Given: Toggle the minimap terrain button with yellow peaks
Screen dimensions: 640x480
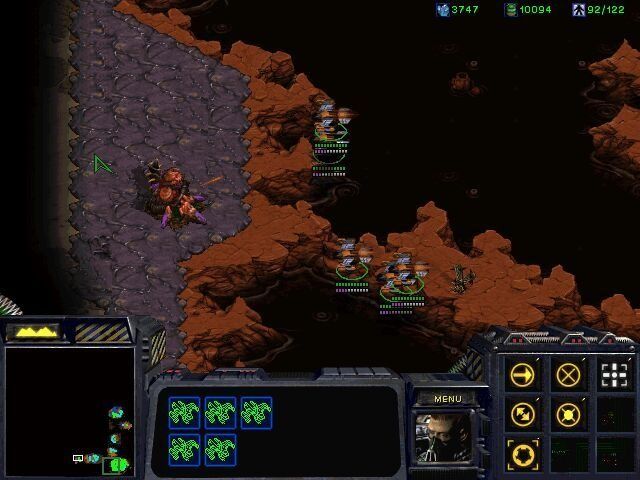Looking at the screenshot, I should 33,331.
